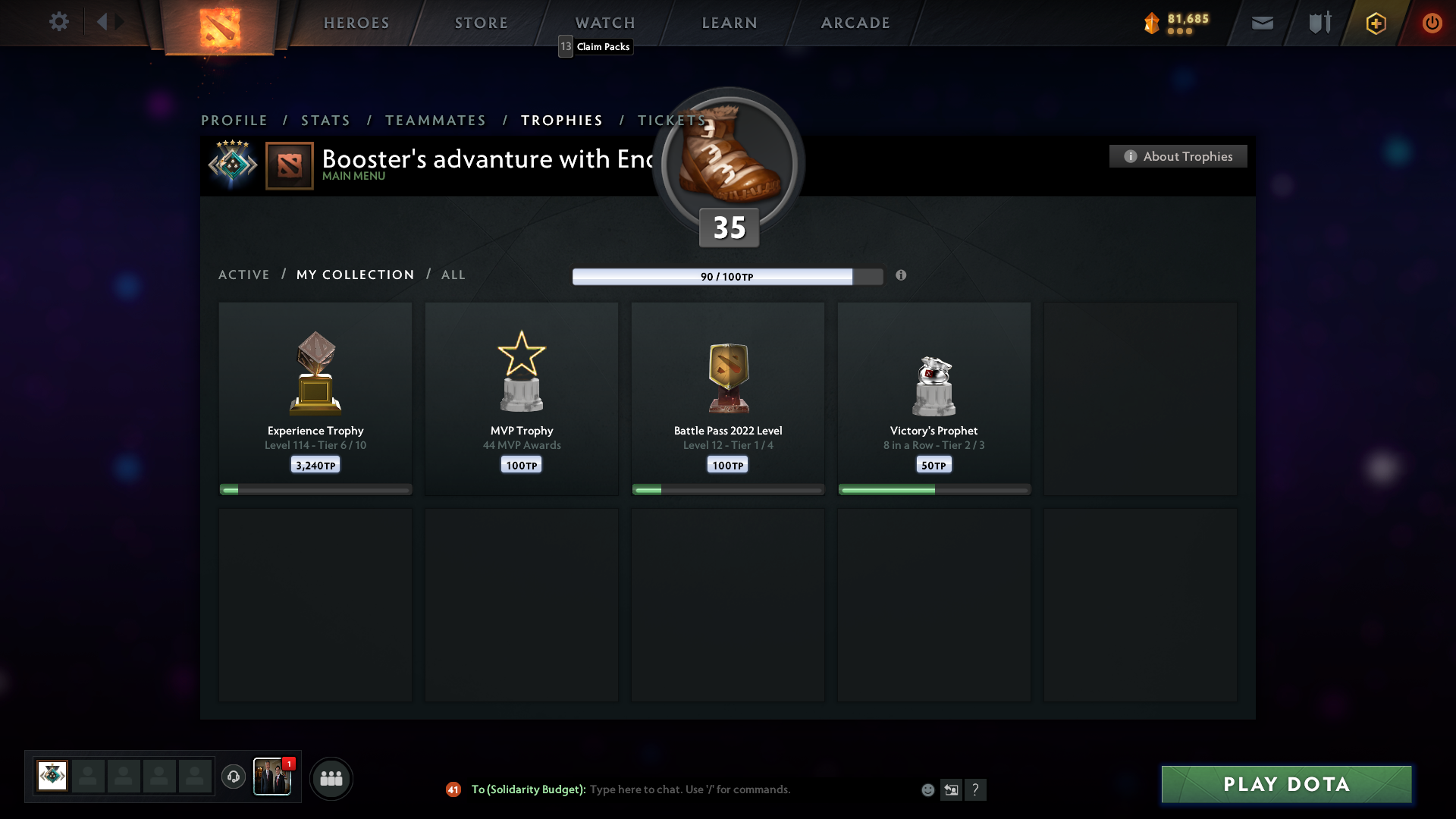Open the settings gear icon

[x=59, y=22]
